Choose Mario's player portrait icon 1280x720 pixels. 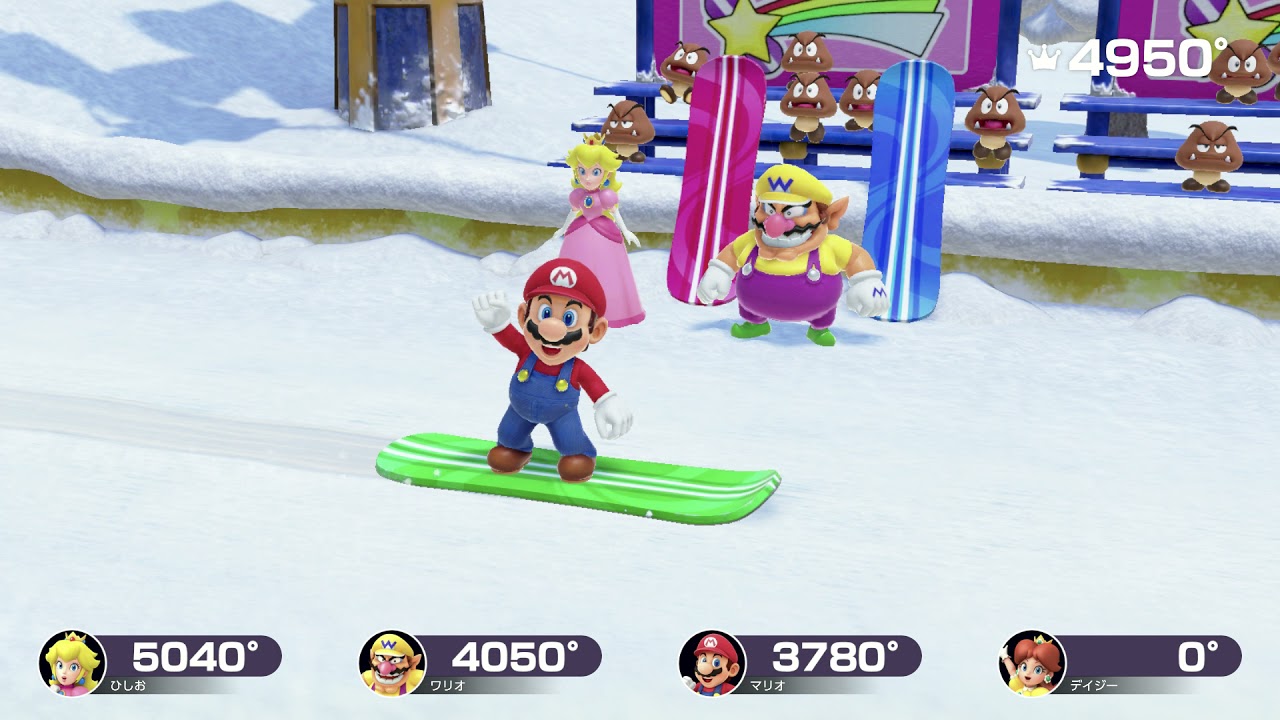[712, 663]
